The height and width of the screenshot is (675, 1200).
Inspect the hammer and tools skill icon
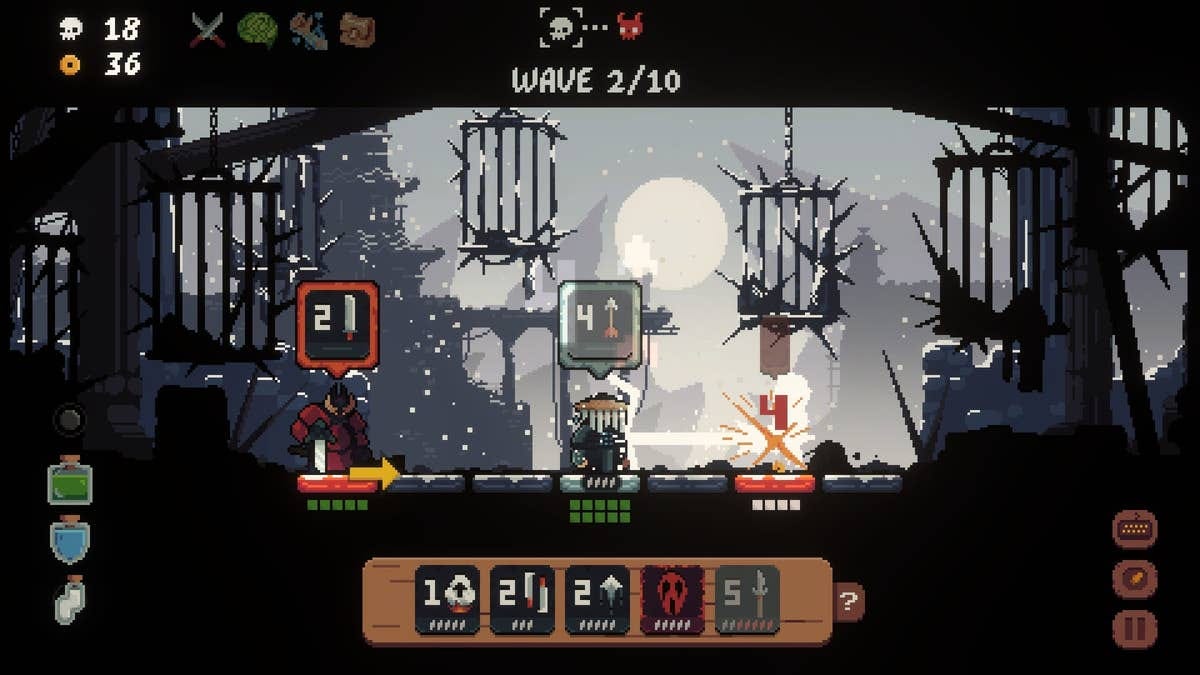click(308, 30)
